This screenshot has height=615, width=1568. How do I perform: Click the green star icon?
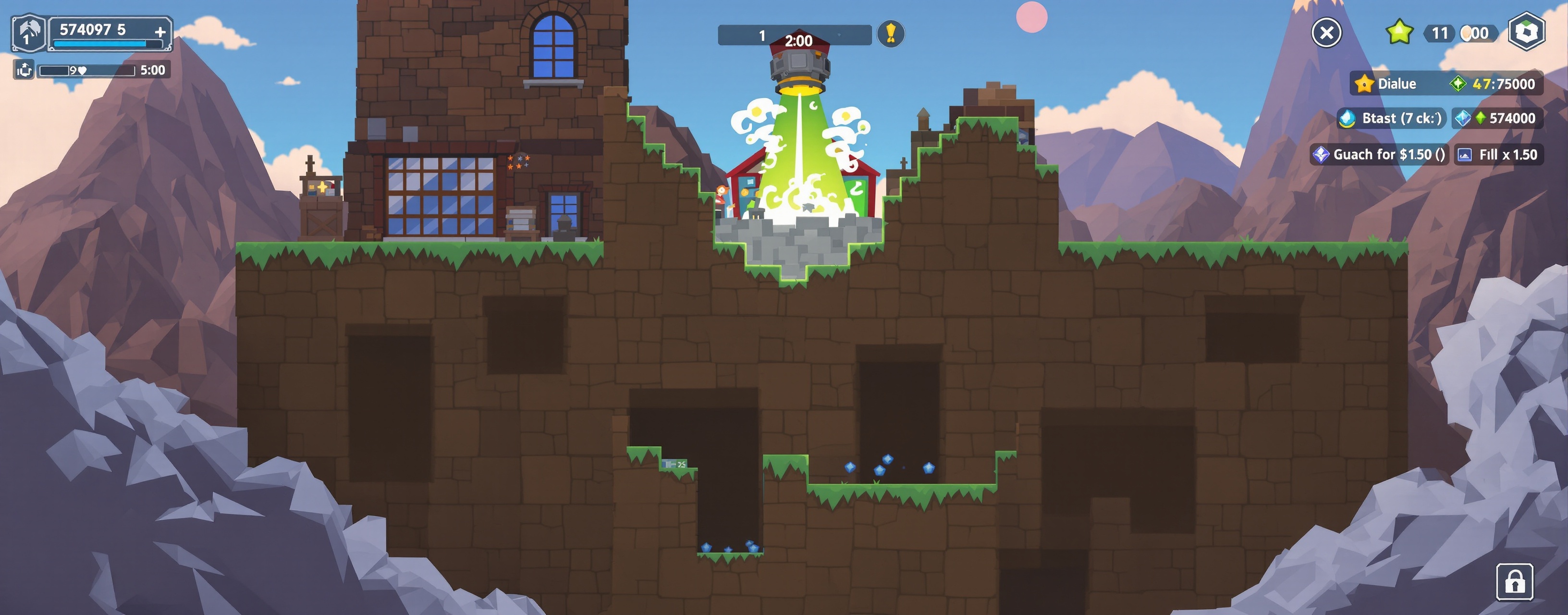(1399, 32)
